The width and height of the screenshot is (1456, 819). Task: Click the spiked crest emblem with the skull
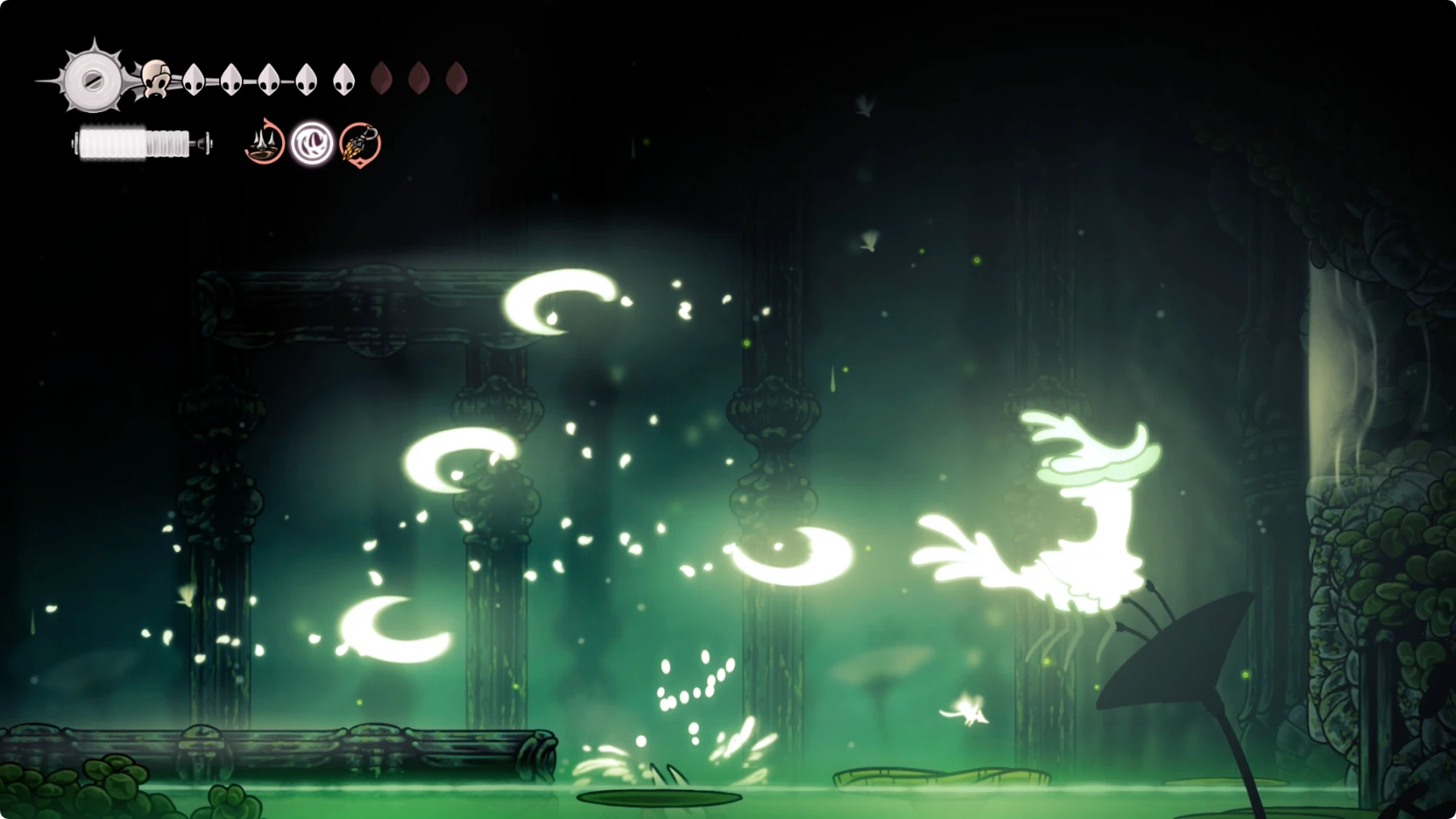pyautogui.click(x=95, y=79)
